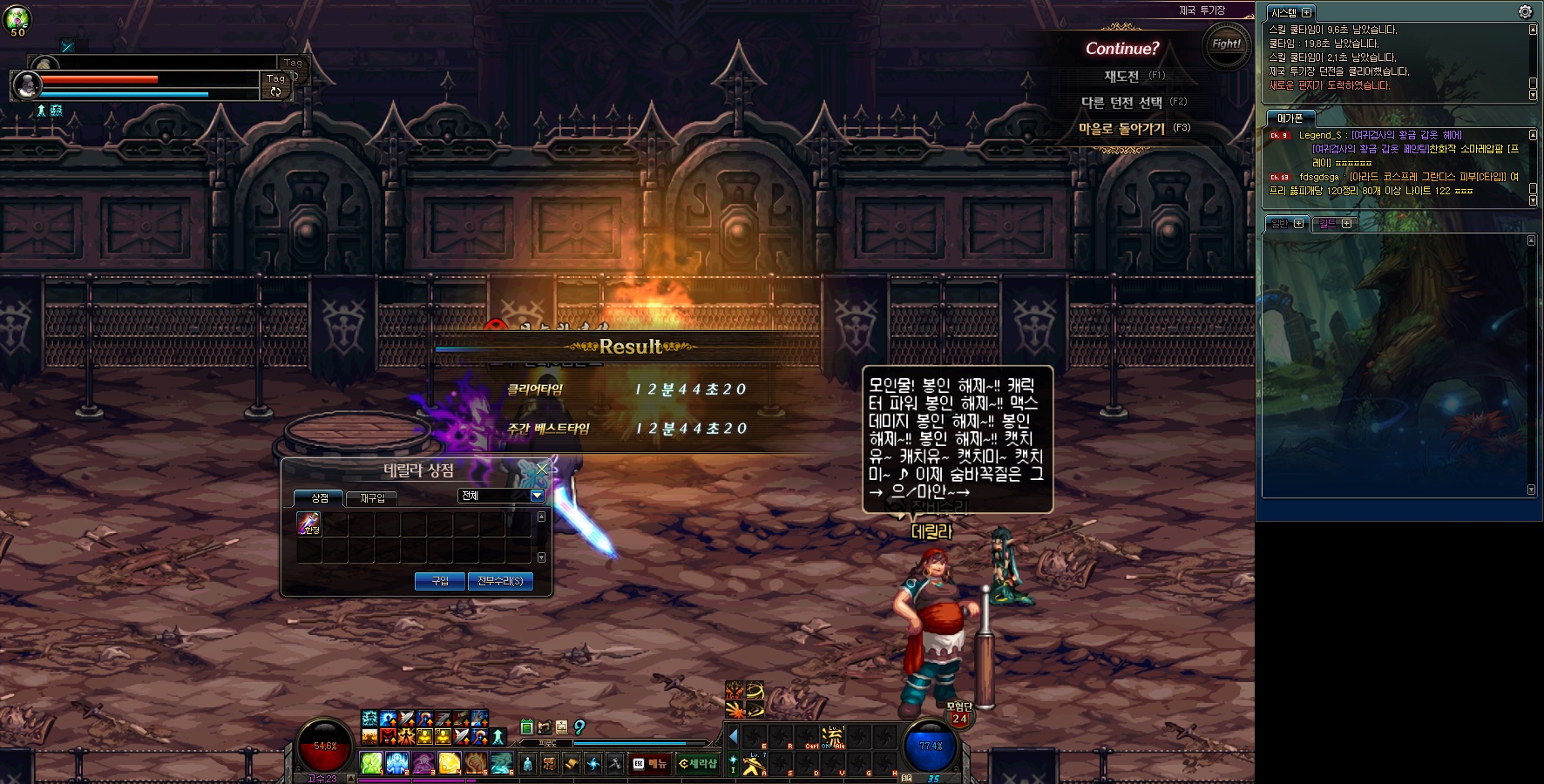Viewport: 1544px width, 784px height.
Task: Click the skill bar left arrow
Action: point(733,736)
